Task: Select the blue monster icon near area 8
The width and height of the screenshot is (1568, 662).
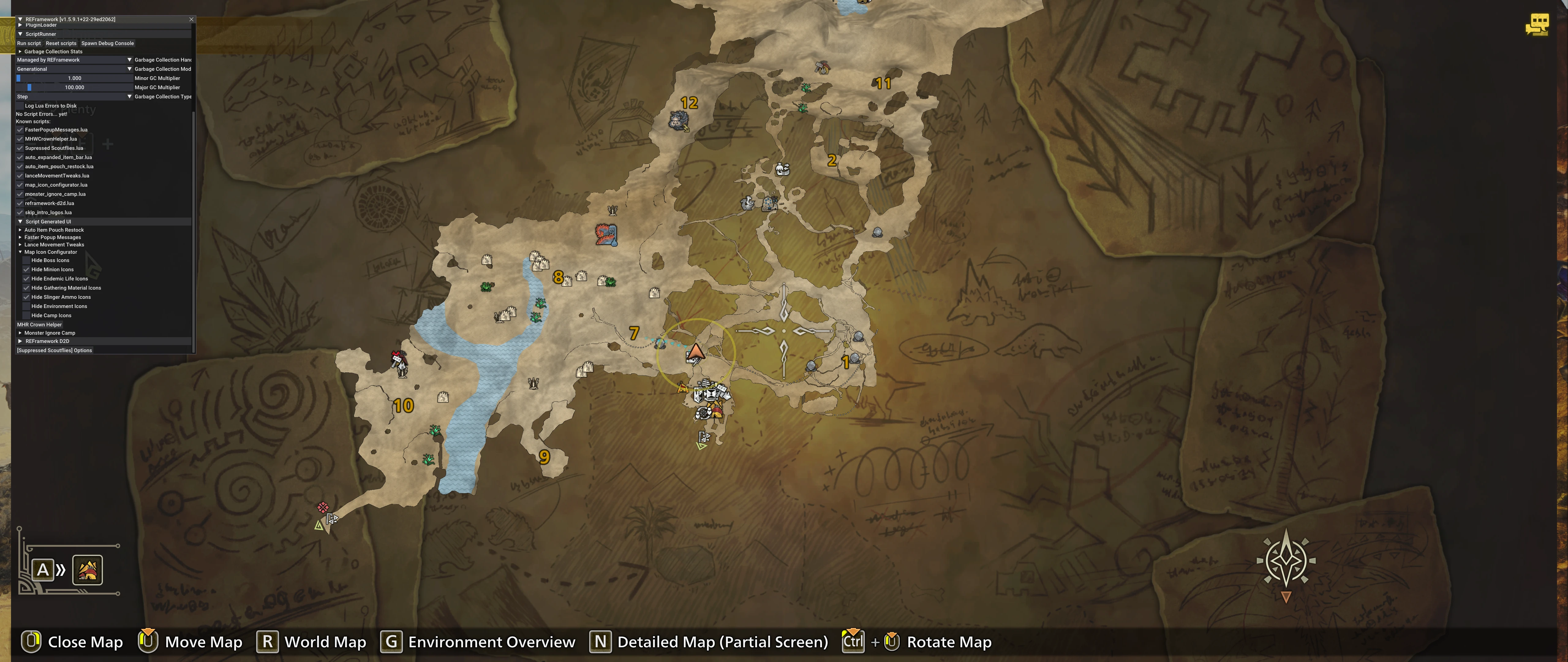Action: [606, 234]
